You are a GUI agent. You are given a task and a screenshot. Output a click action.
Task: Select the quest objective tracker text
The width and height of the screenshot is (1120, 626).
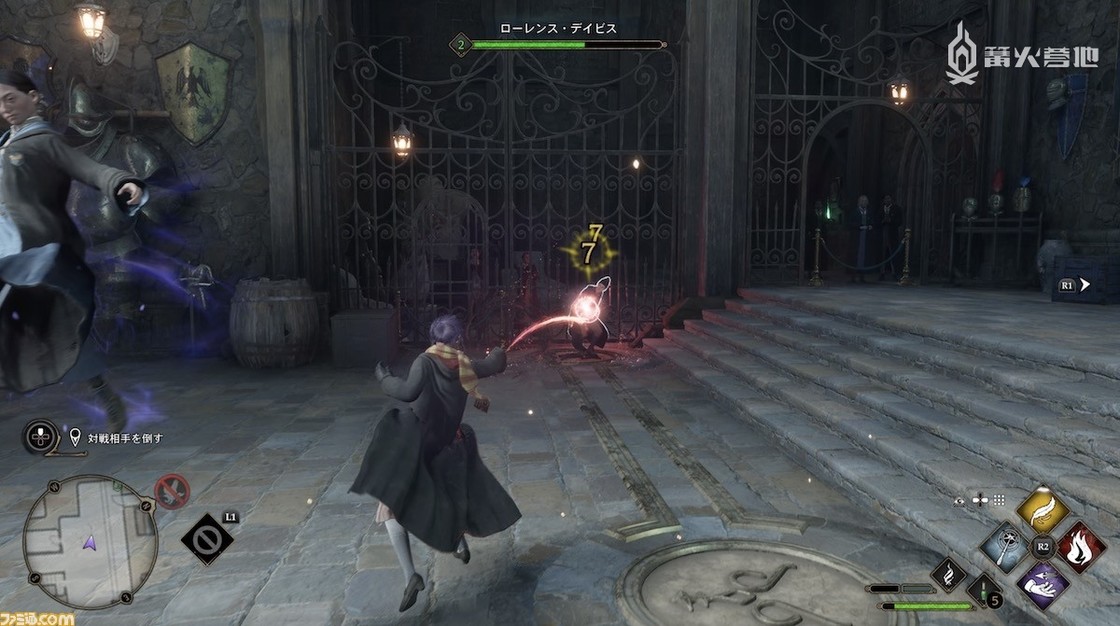pyautogui.click(x=125, y=437)
